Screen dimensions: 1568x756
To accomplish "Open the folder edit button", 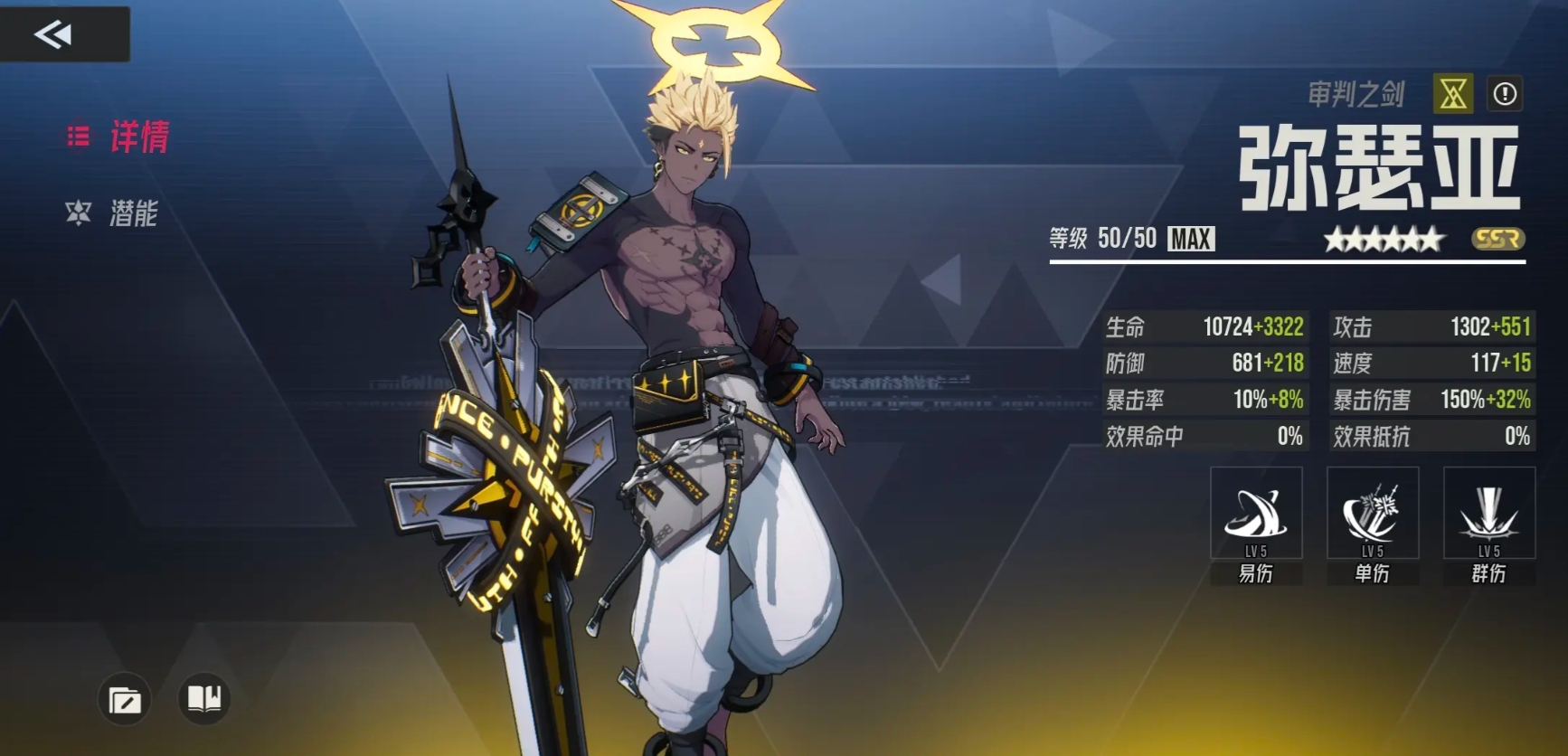I will click(125, 700).
